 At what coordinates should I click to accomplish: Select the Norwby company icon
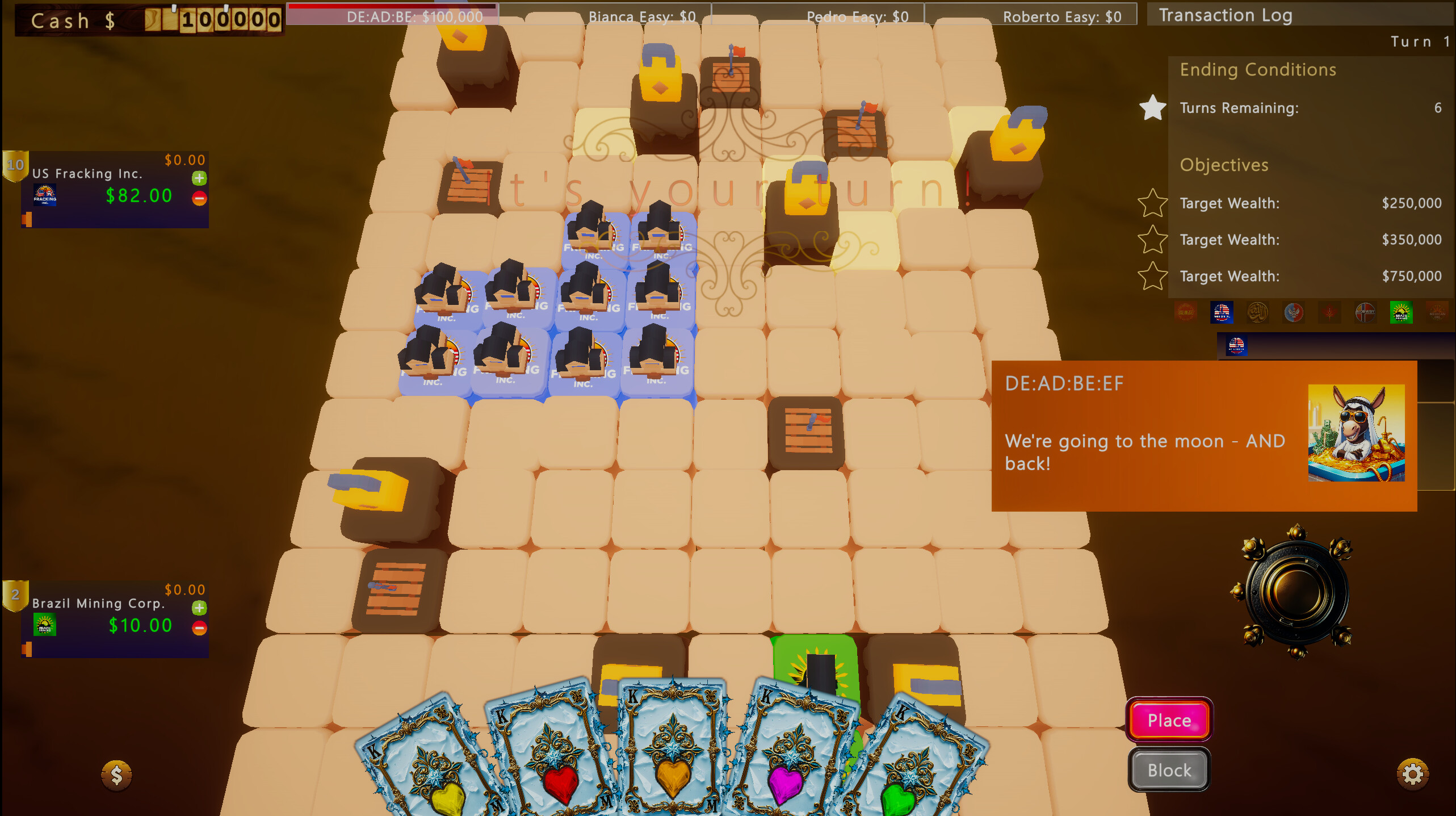click(x=1366, y=312)
